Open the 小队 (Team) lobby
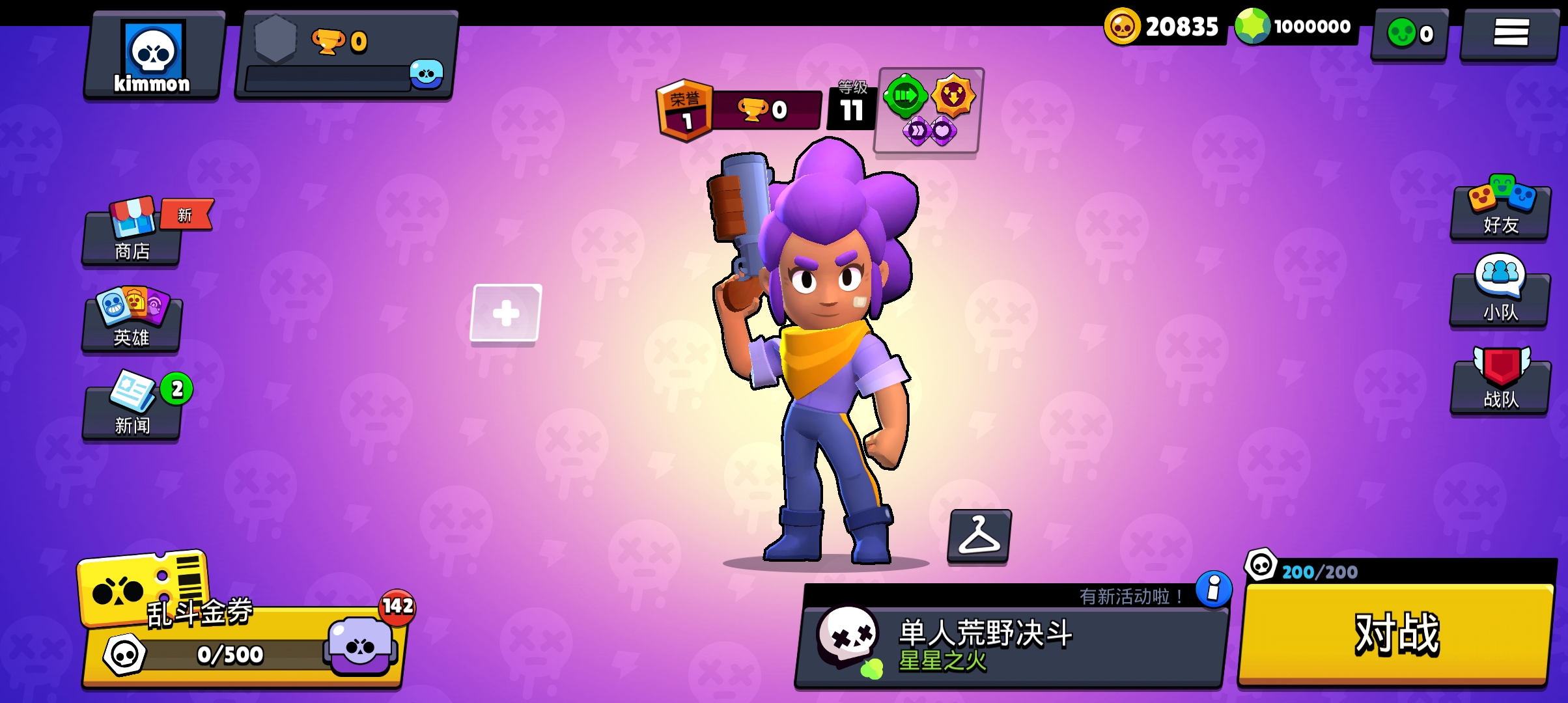 [x=1499, y=298]
